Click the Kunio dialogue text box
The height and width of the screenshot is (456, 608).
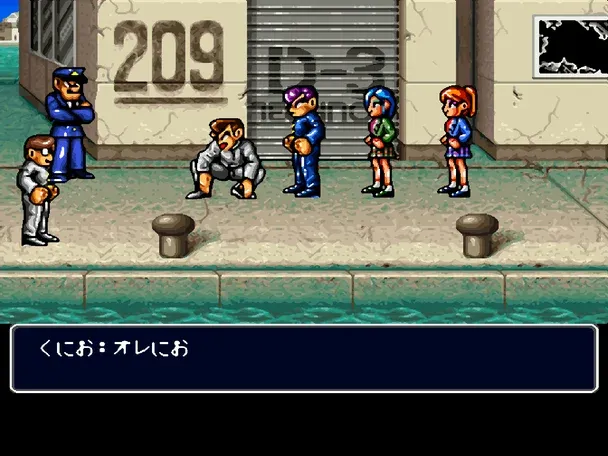(304, 357)
